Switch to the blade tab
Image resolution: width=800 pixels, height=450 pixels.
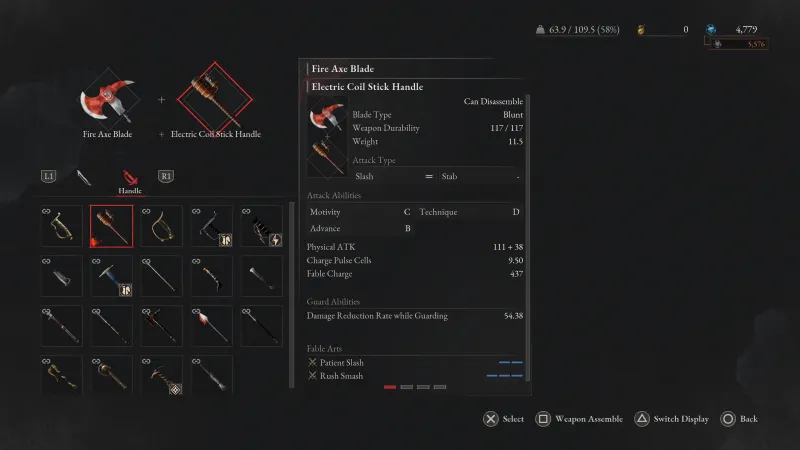tap(84, 177)
